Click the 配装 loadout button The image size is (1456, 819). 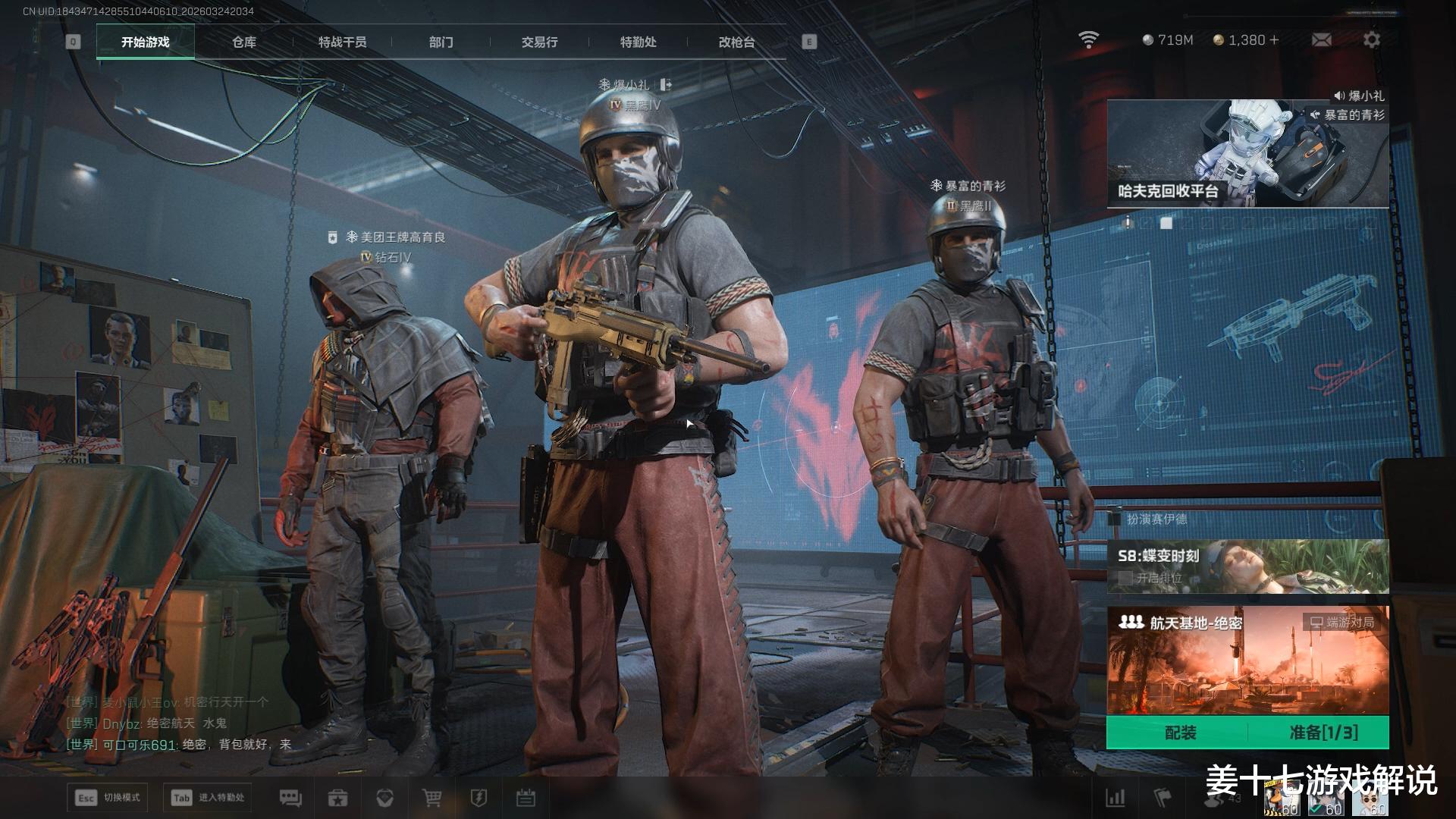pyautogui.click(x=1180, y=733)
